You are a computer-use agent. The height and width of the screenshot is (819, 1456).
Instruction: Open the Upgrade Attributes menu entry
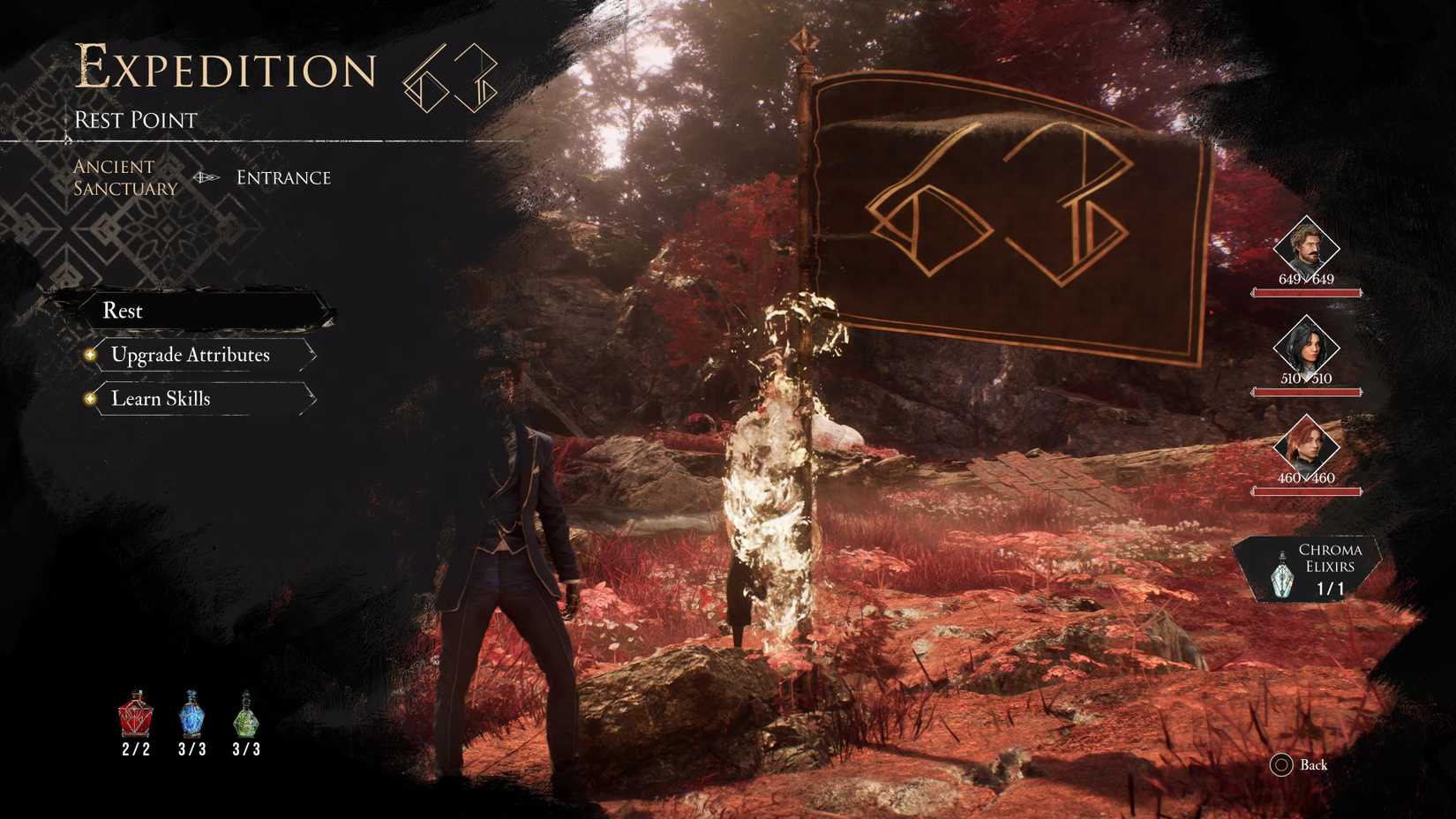(189, 355)
